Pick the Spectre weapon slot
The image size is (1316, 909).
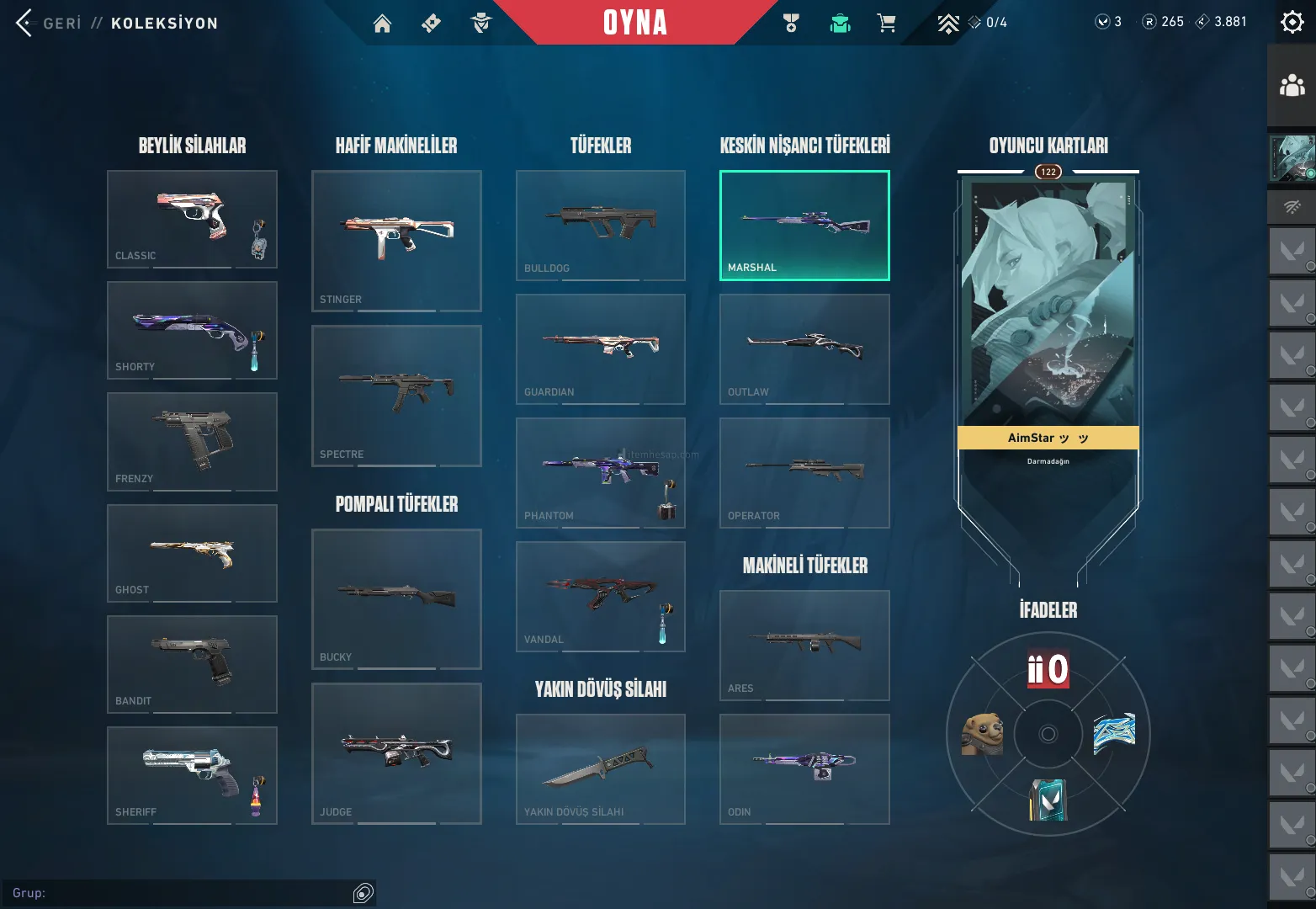tap(396, 396)
